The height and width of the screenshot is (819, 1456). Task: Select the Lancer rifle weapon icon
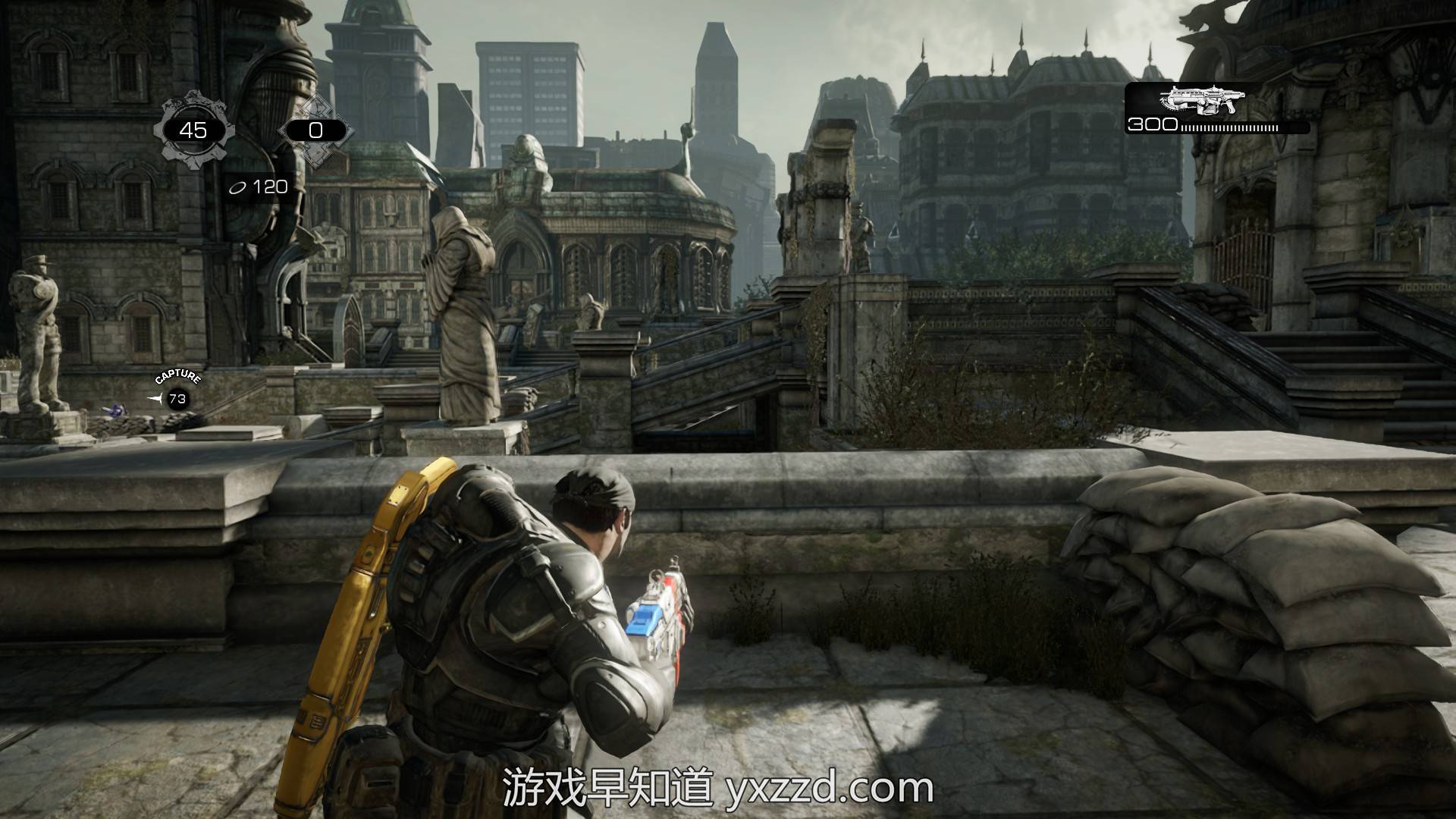click(x=1203, y=100)
